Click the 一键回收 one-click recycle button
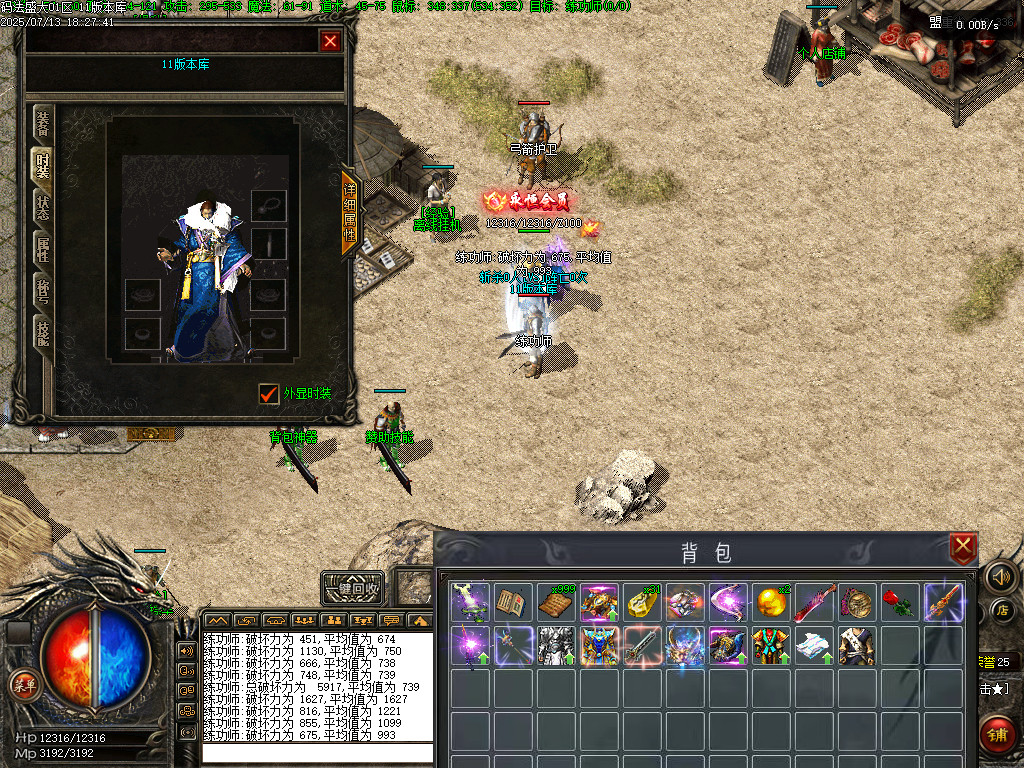 pos(353,588)
